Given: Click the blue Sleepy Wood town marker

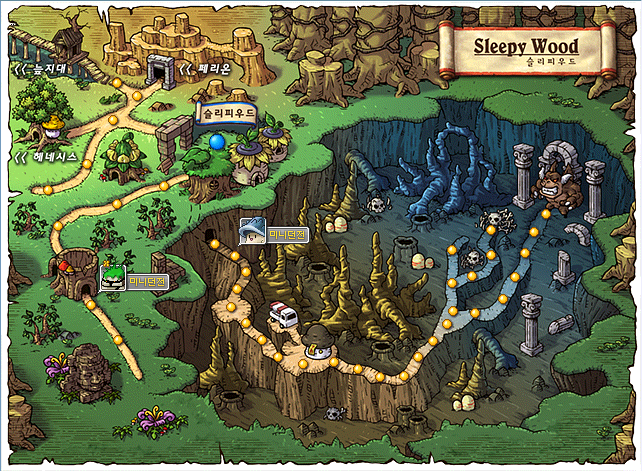Looking at the screenshot, I should click(217, 143).
